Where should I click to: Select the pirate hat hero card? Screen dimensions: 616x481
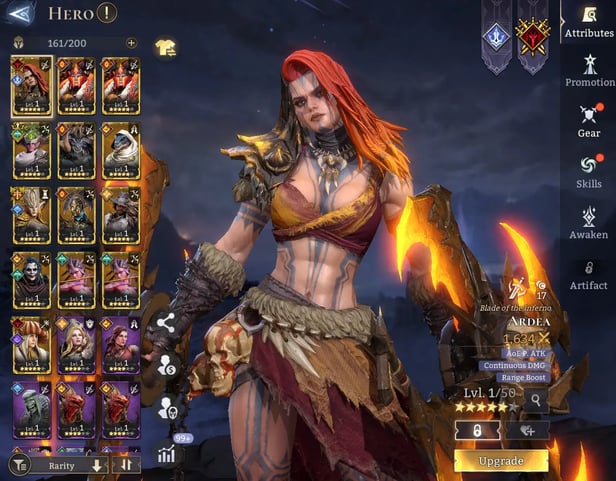pos(30,344)
